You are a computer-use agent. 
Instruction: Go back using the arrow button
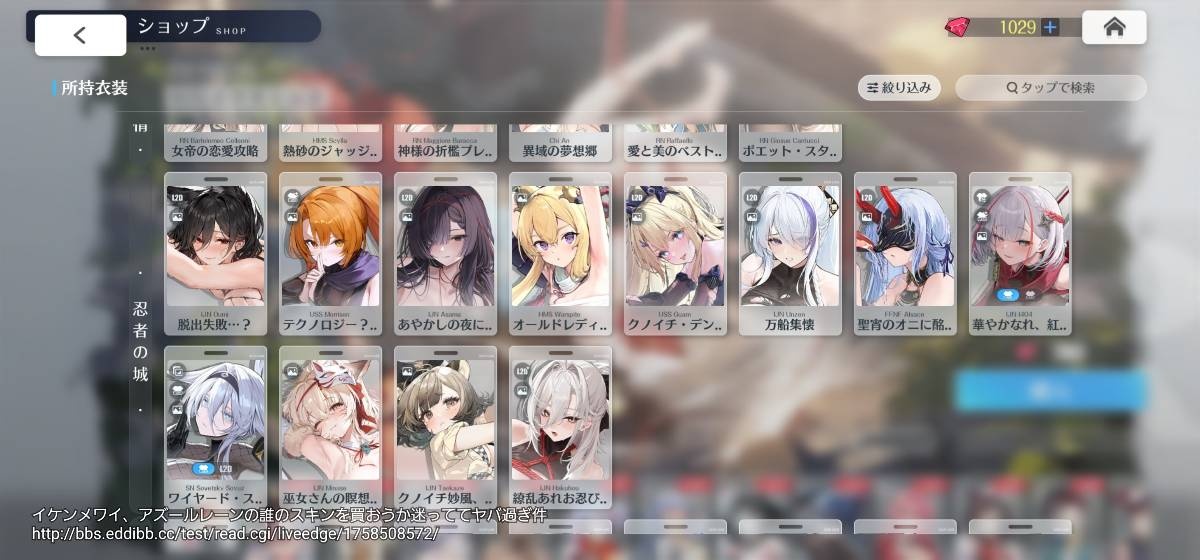(x=80, y=35)
